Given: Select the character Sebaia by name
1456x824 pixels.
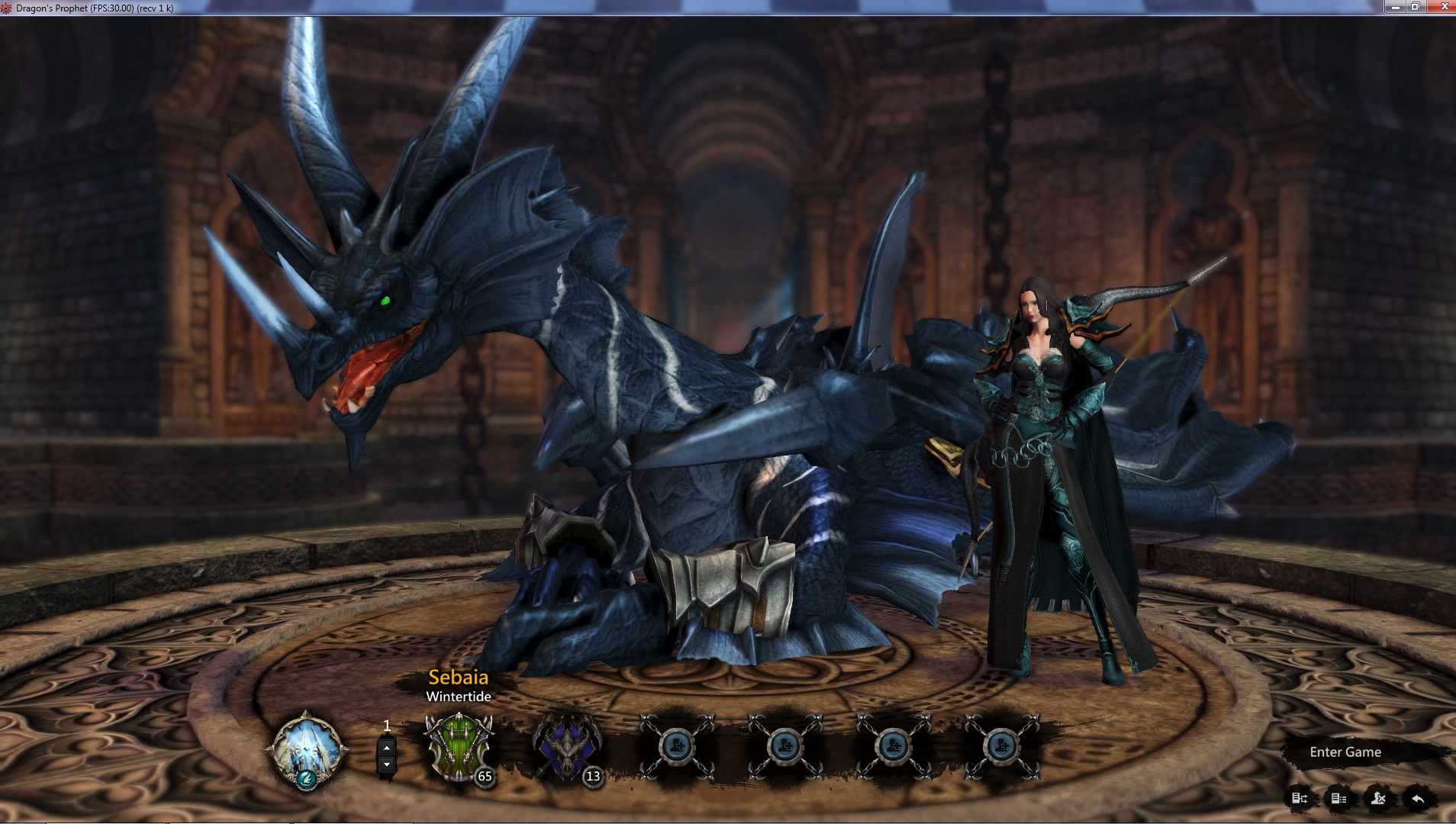Looking at the screenshot, I should point(458,678).
